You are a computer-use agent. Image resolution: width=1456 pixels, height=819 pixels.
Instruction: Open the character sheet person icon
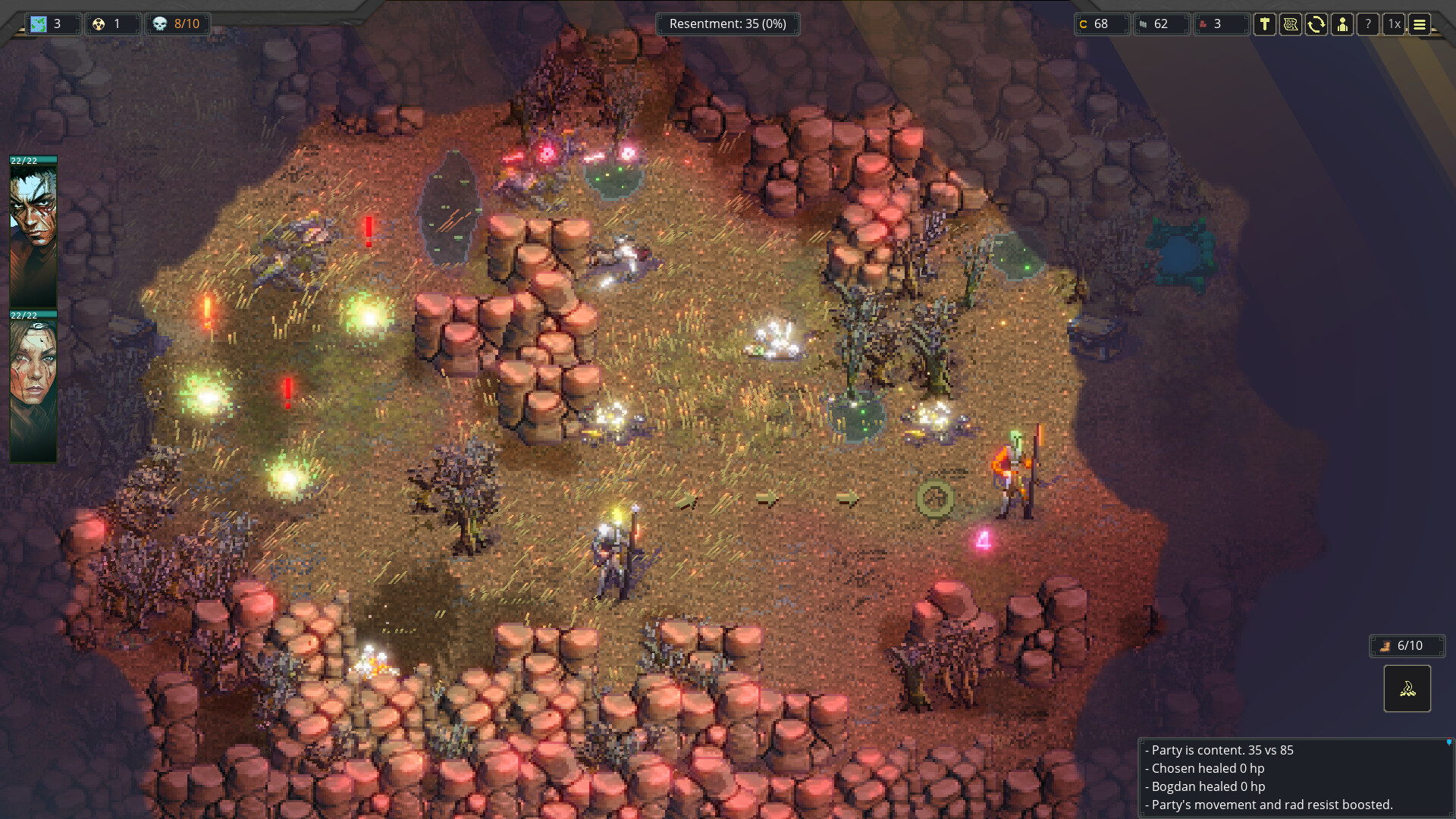click(1343, 24)
